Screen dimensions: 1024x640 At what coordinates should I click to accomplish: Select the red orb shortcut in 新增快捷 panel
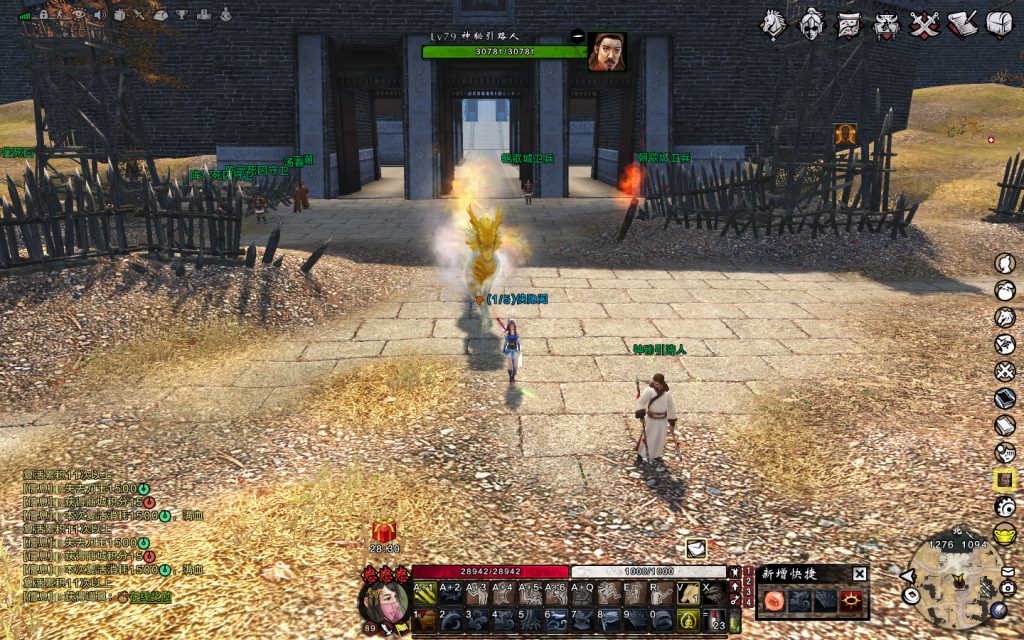(774, 600)
